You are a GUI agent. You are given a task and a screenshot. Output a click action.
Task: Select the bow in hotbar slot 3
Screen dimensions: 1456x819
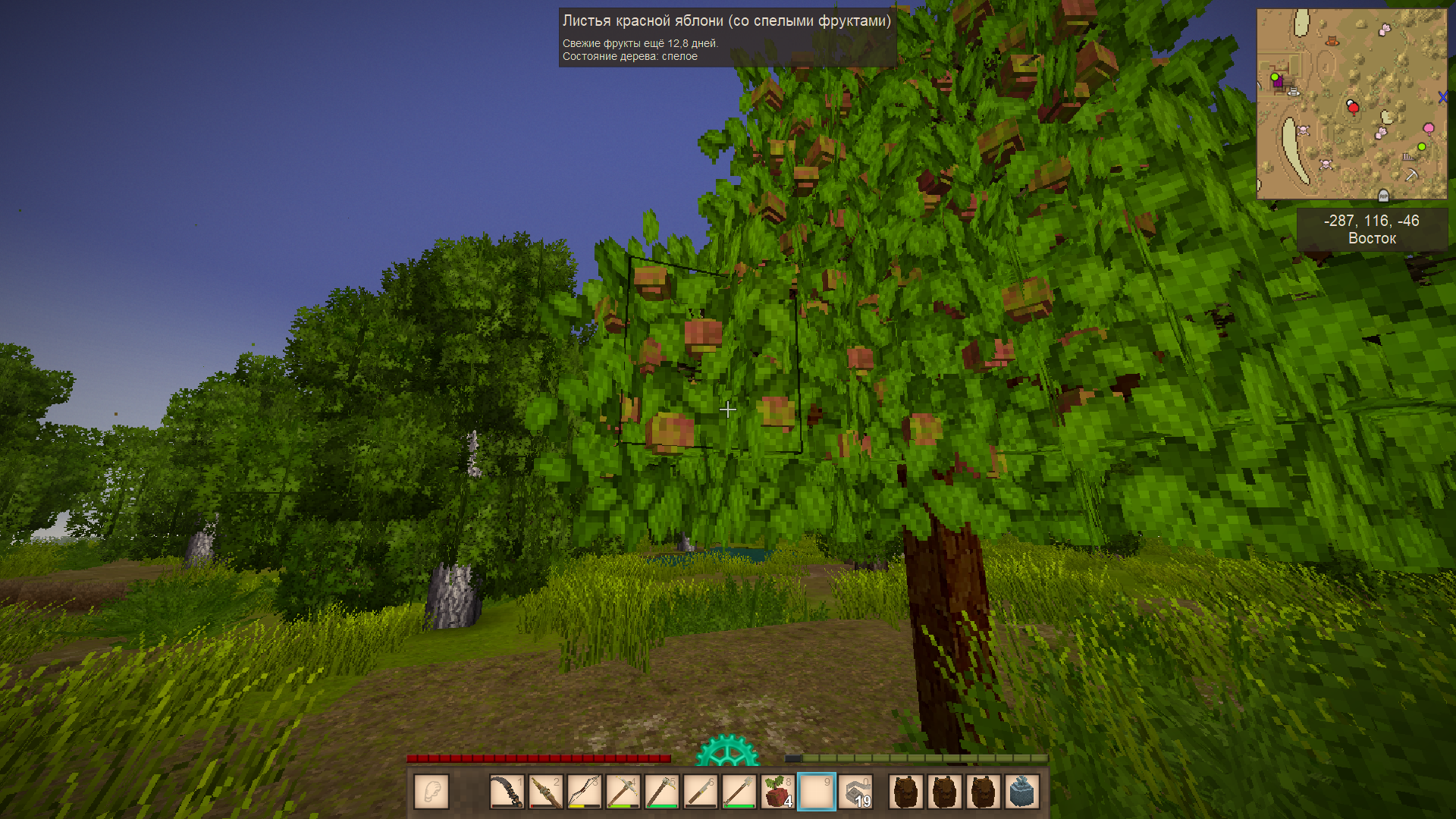[585, 792]
